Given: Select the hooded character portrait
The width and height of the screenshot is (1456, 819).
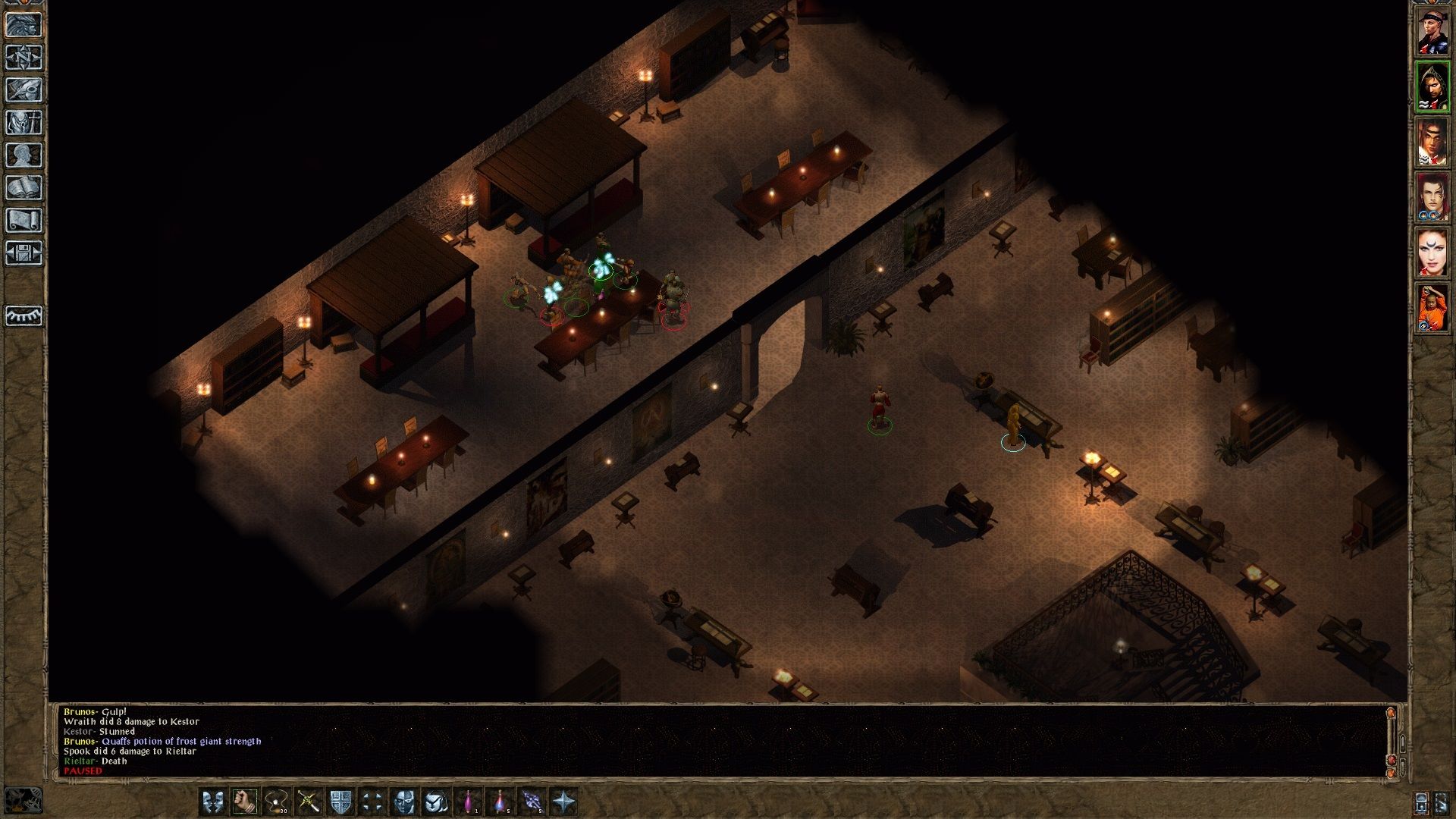Looking at the screenshot, I should (x=1432, y=87).
